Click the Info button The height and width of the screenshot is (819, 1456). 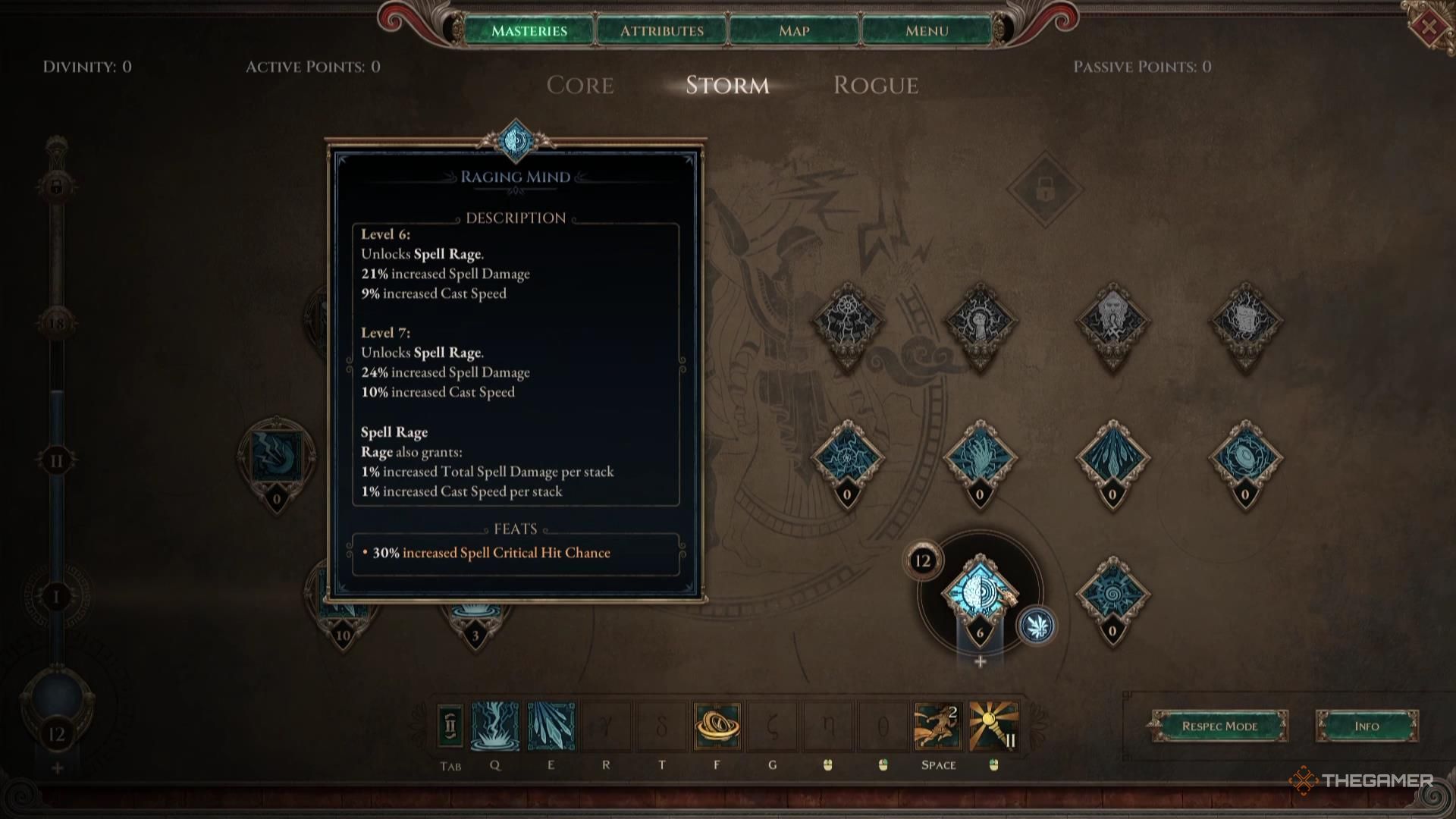click(x=1367, y=726)
